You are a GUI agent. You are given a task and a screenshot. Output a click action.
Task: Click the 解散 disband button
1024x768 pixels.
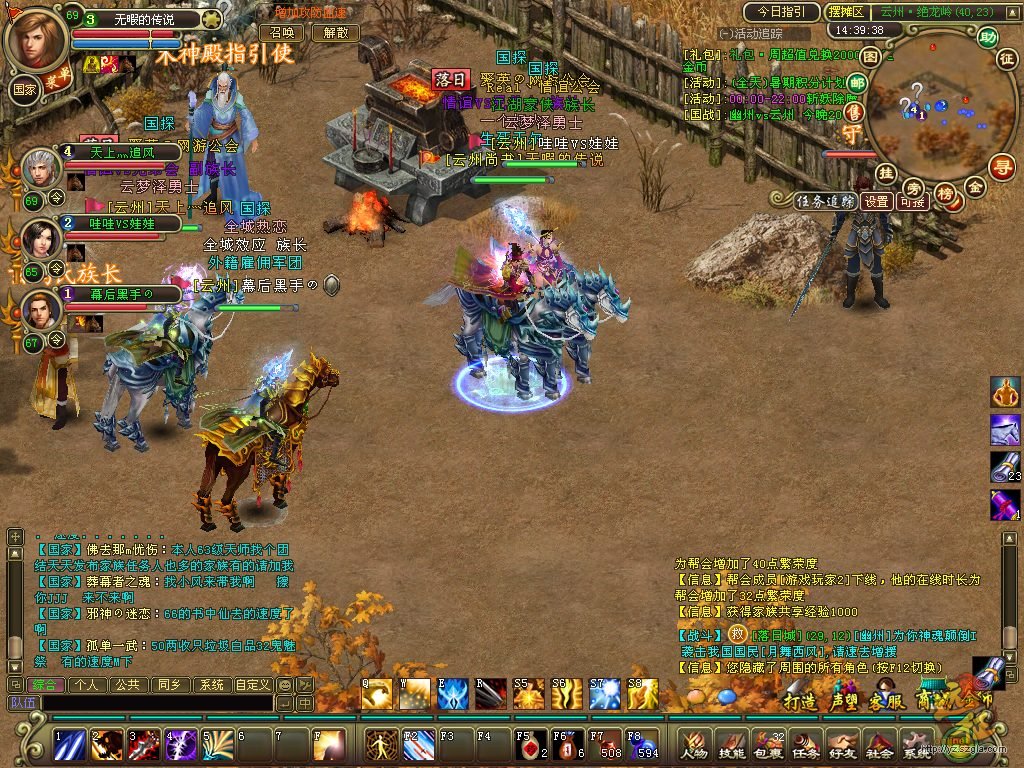click(x=335, y=32)
